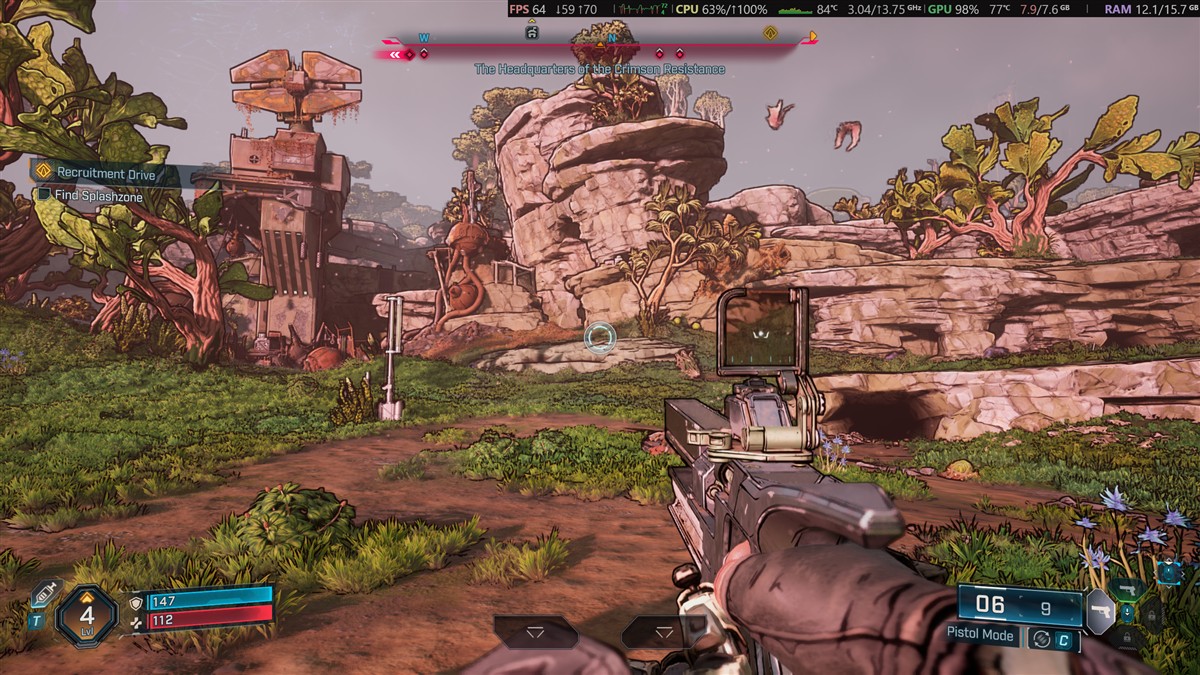This screenshot has width=1200, height=675.
Task: Click the syringe repkit icon
Action: 43,595
